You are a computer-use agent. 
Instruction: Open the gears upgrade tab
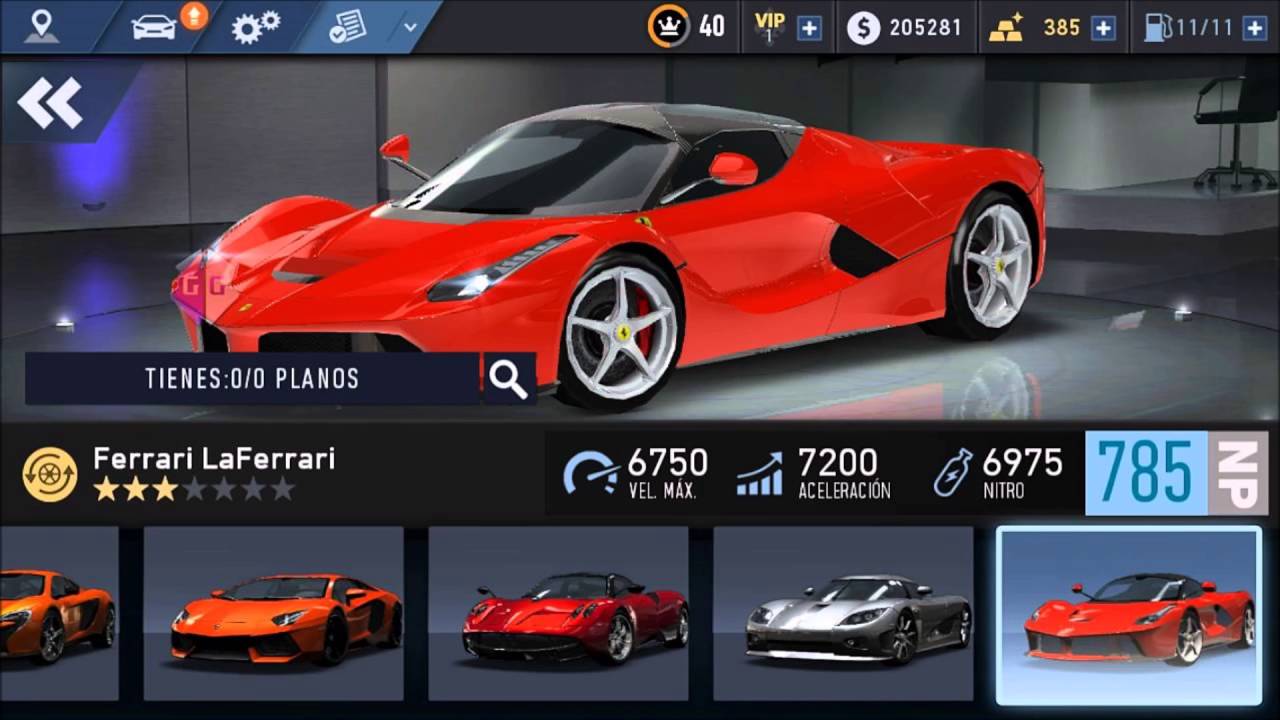256,27
